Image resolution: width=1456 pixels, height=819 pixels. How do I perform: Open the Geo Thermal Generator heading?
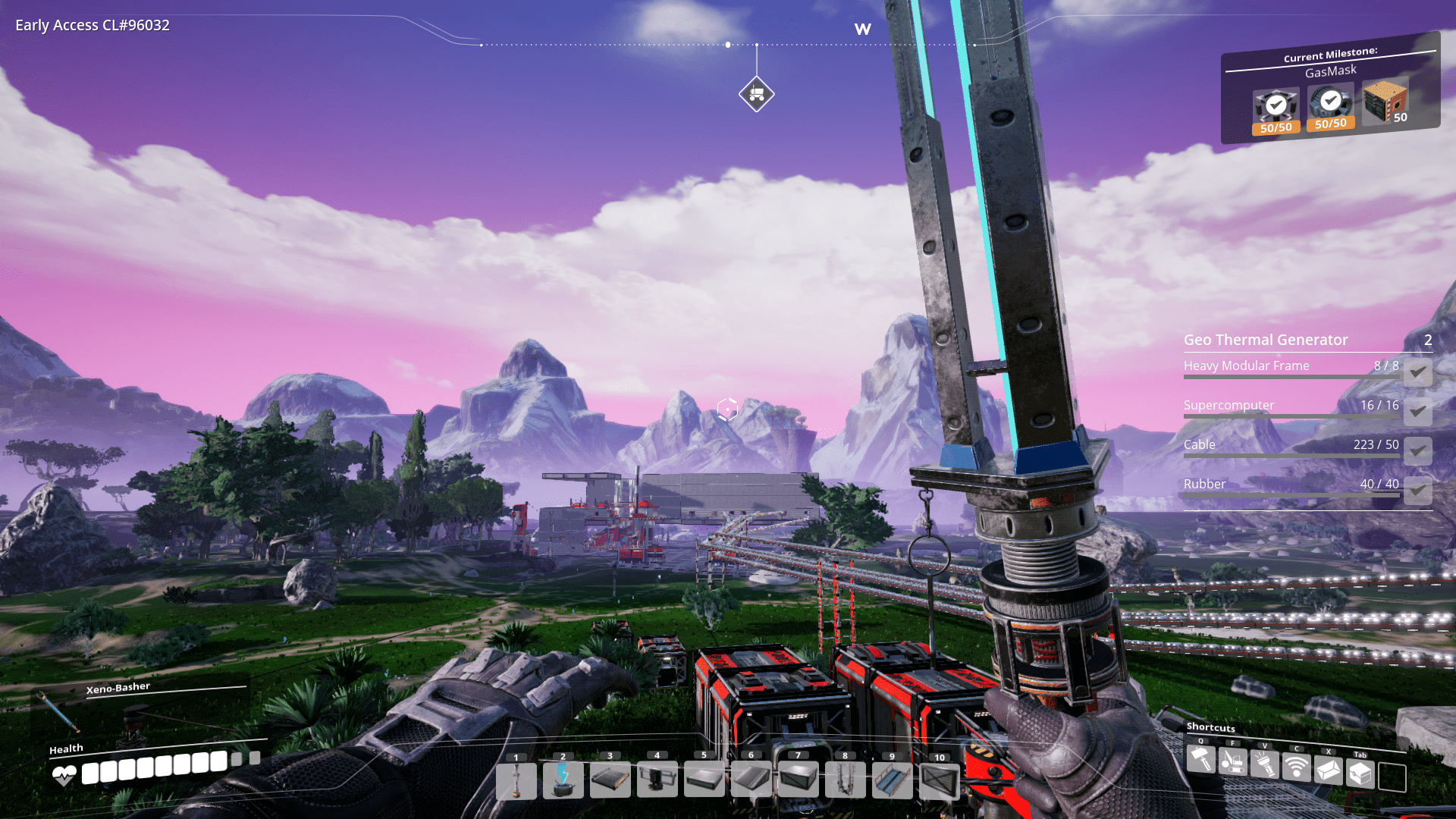1266,340
